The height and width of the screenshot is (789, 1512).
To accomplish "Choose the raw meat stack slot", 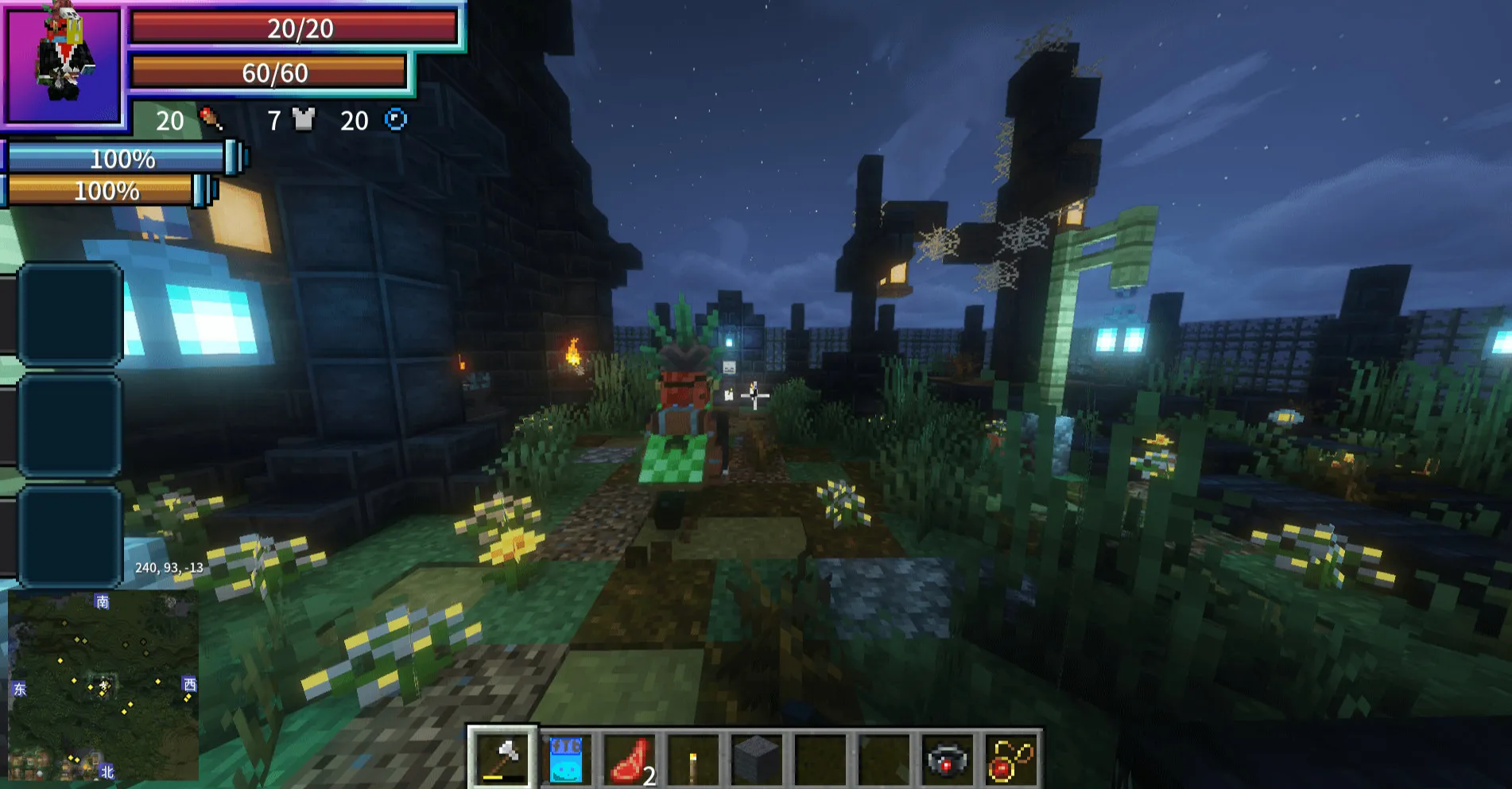I will [630, 759].
